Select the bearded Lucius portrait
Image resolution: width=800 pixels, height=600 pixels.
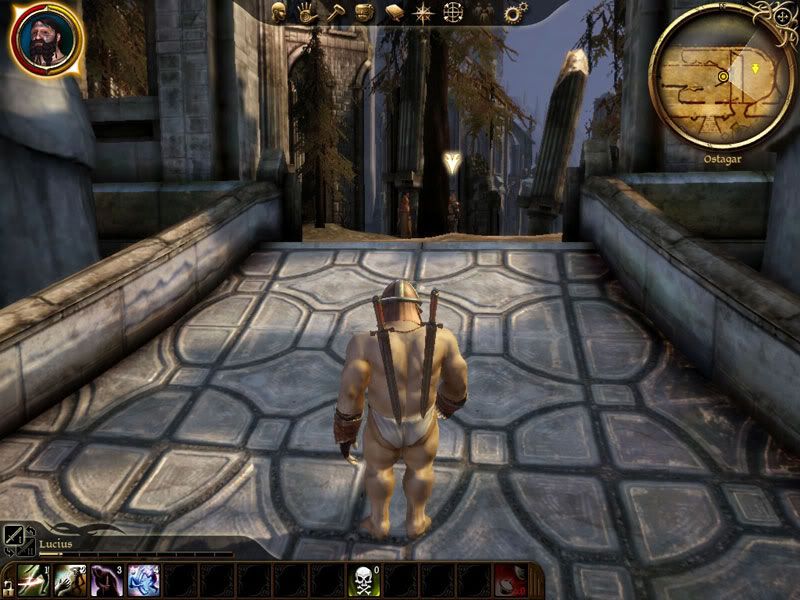coord(45,41)
